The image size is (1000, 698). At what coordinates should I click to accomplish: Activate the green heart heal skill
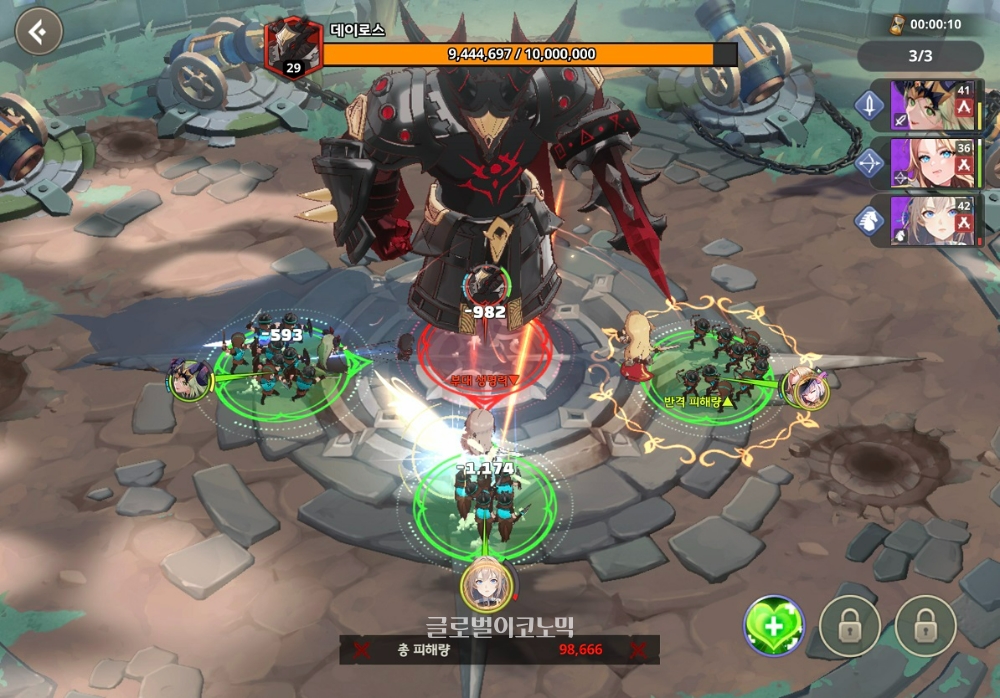[x=773, y=626]
